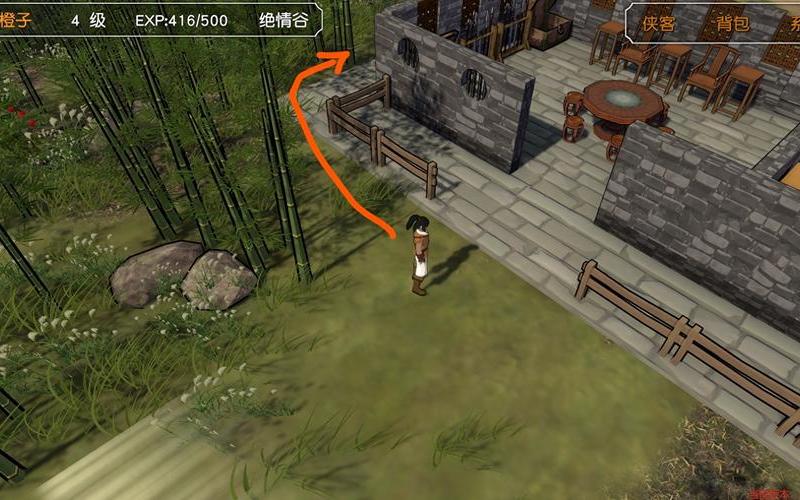Open the 侠客 (heroes) menu
The image size is (800, 500).
659,23
